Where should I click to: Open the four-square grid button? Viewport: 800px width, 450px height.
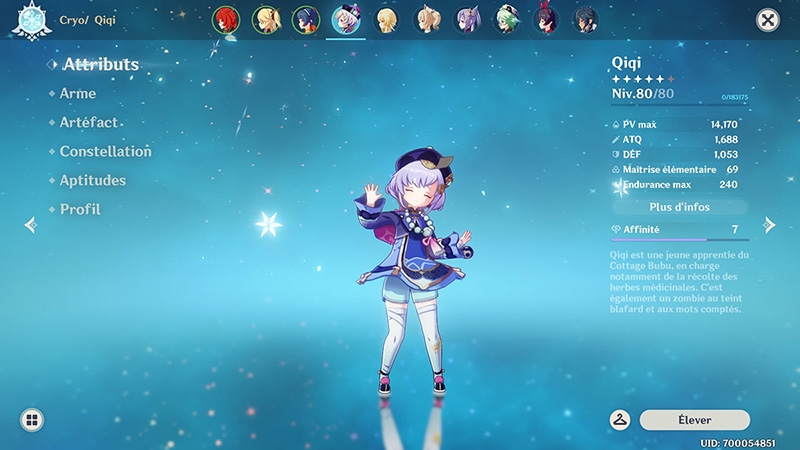[x=31, y=420]
